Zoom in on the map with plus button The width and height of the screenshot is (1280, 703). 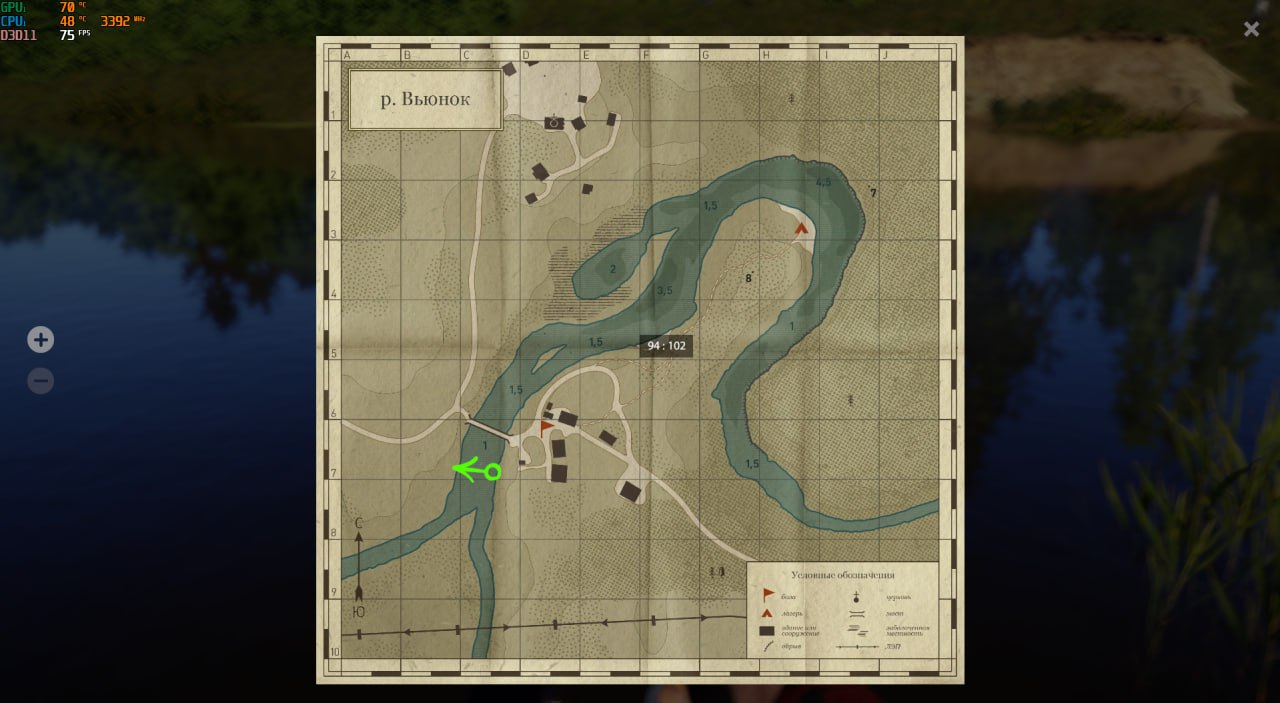(x=40, y=340)
